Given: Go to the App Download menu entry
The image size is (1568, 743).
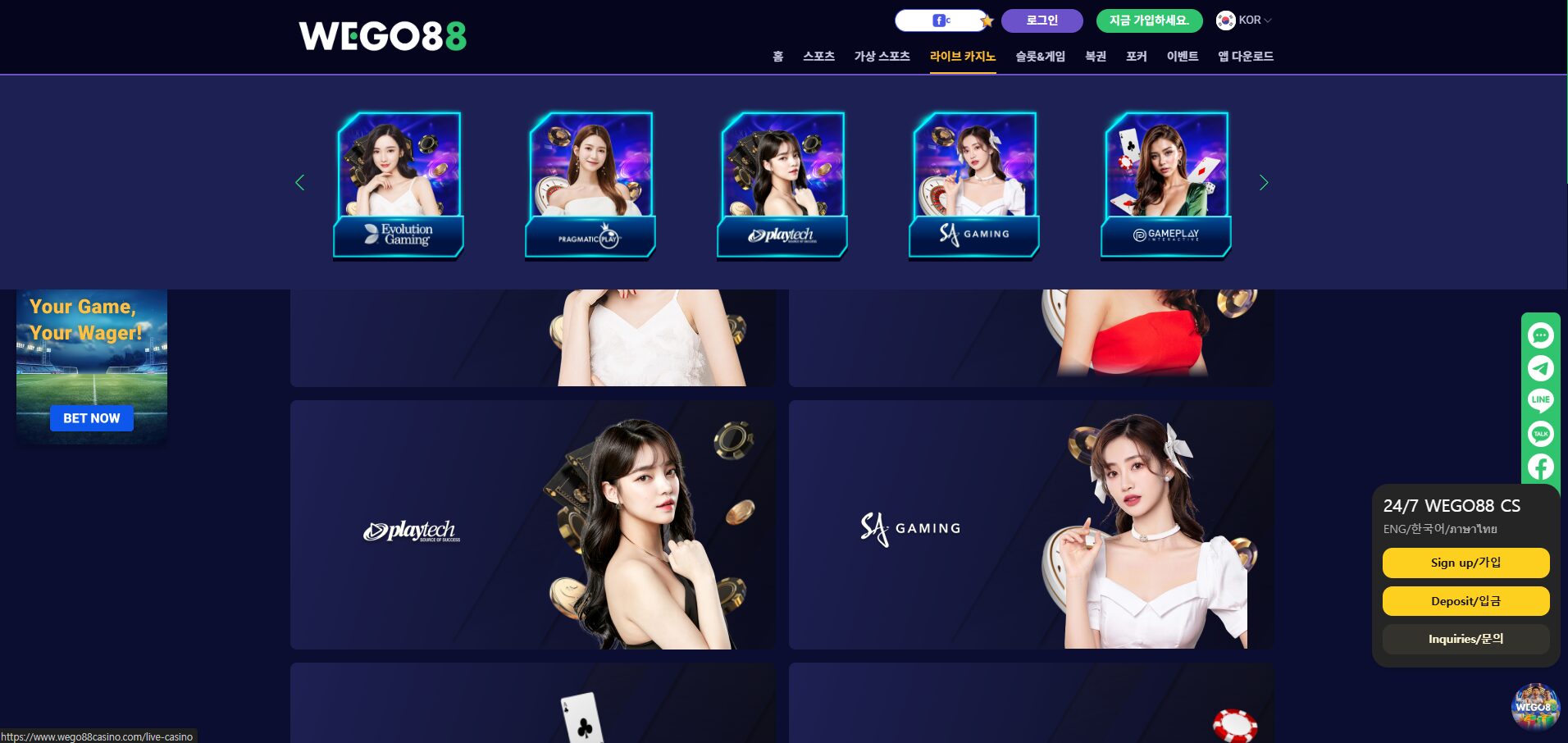Looking at the screenshot, I should (x=1245, y=57).
